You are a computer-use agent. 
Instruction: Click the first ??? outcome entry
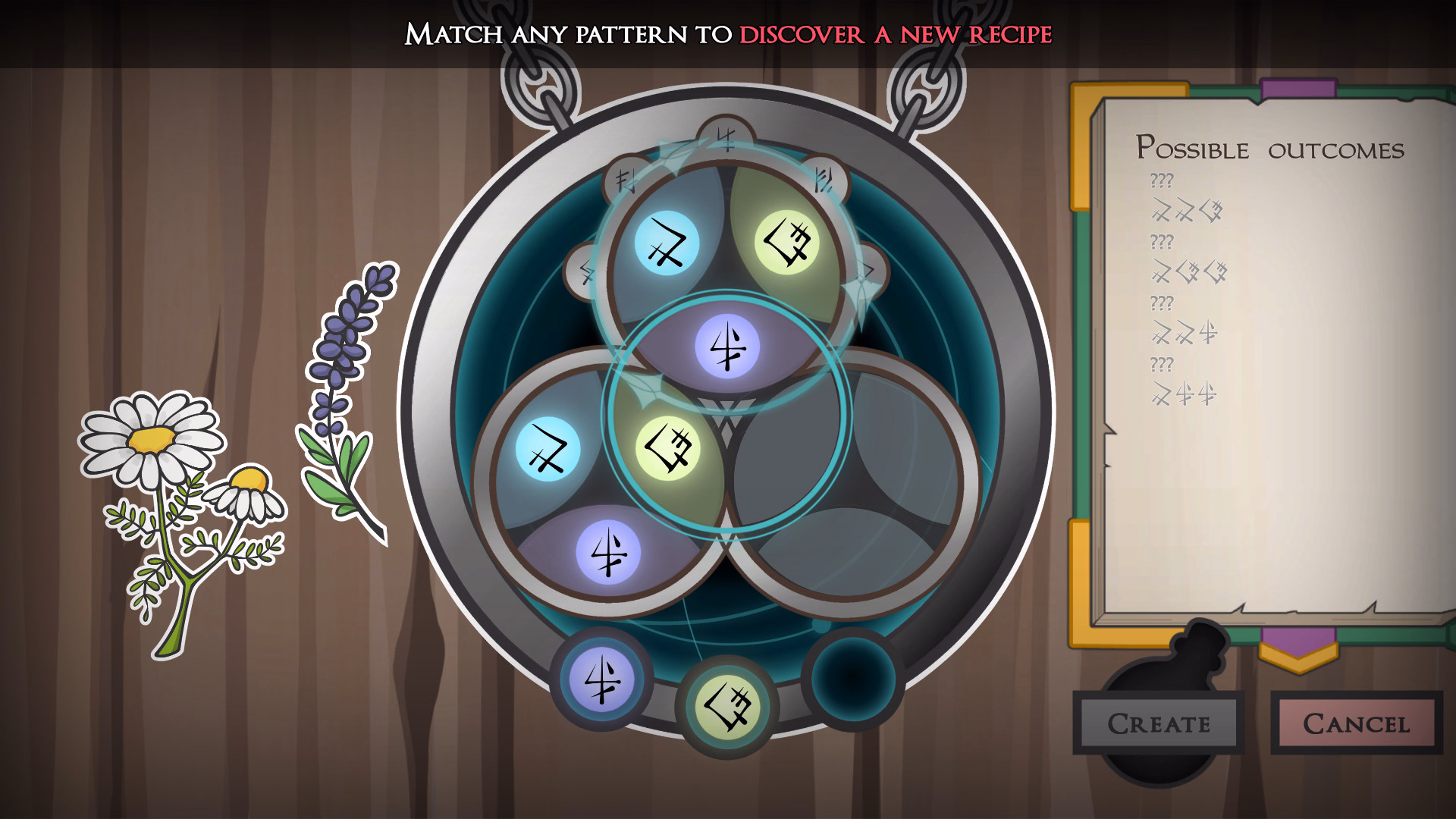click(1160, 181)
